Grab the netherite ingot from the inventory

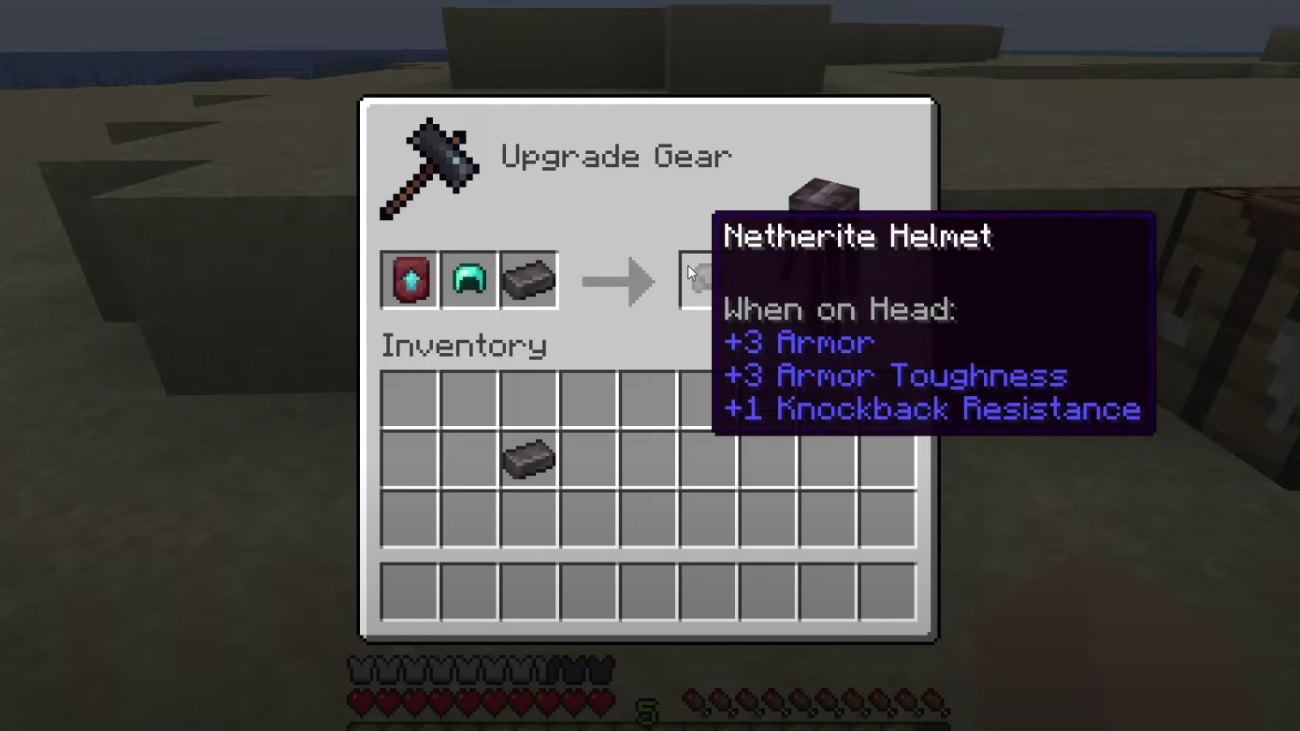528,460
